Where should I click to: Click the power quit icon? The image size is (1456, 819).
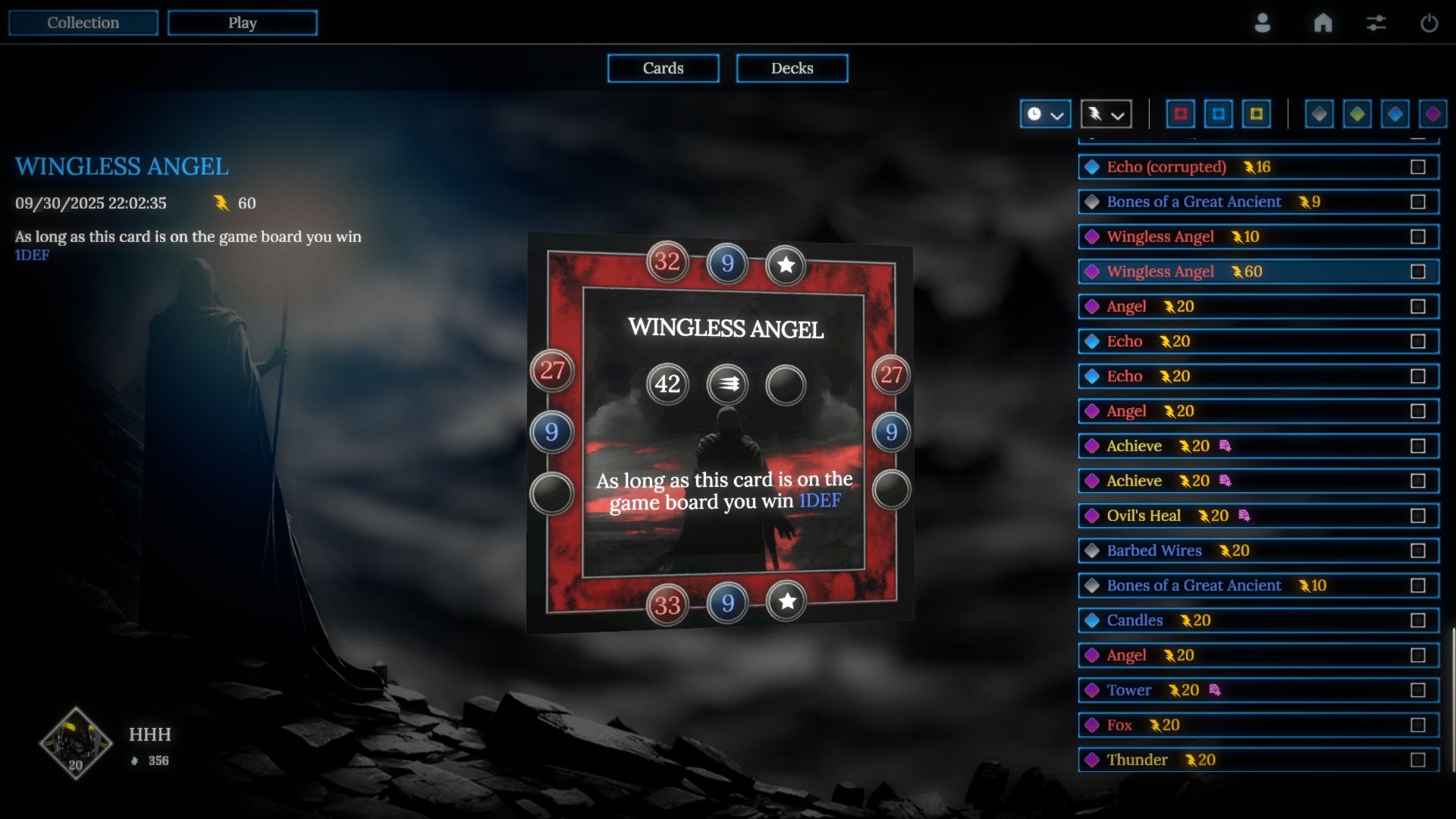[x=1429, y=23]
